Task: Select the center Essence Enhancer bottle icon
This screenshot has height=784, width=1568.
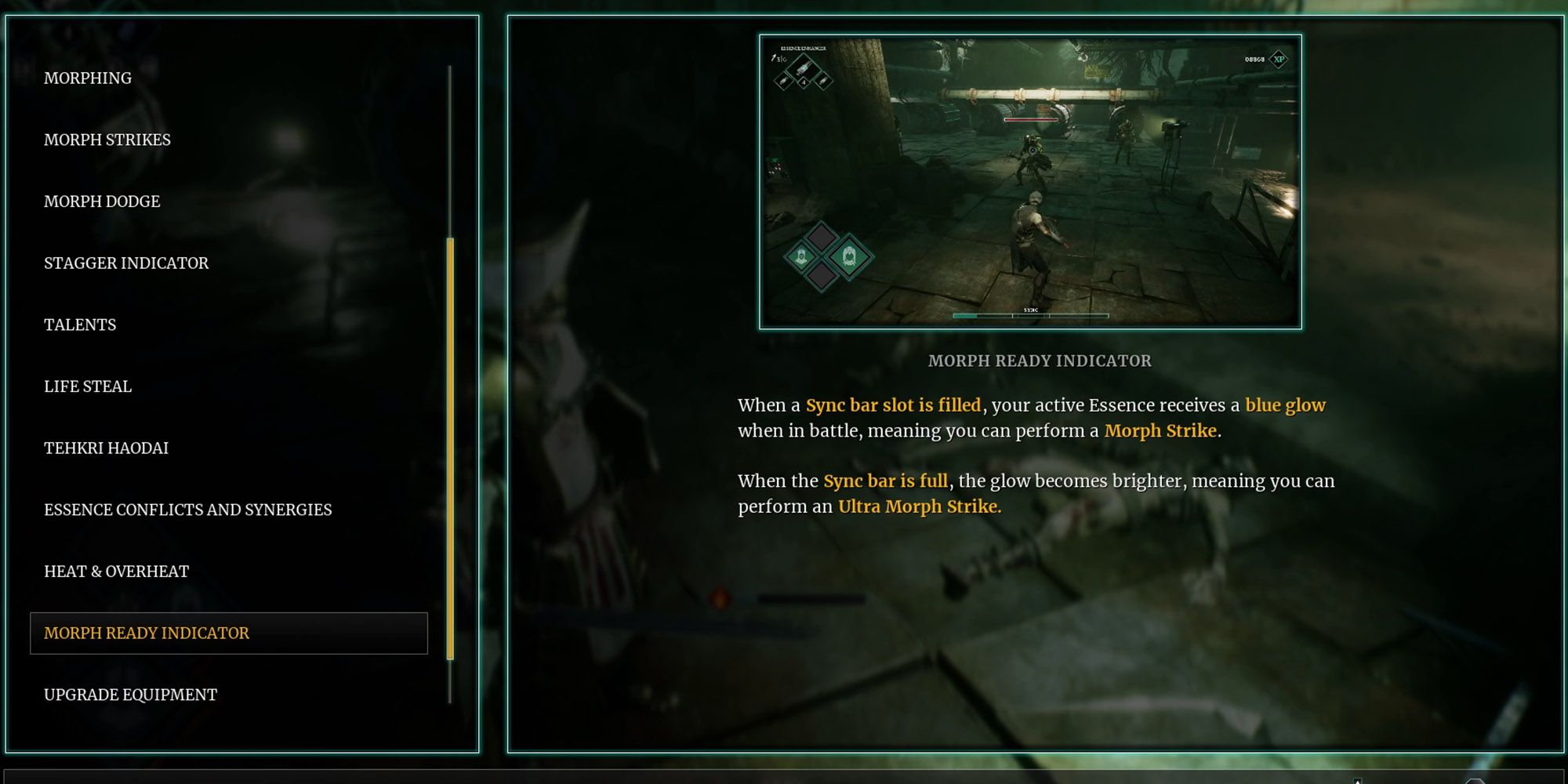Action: [803, 67]
